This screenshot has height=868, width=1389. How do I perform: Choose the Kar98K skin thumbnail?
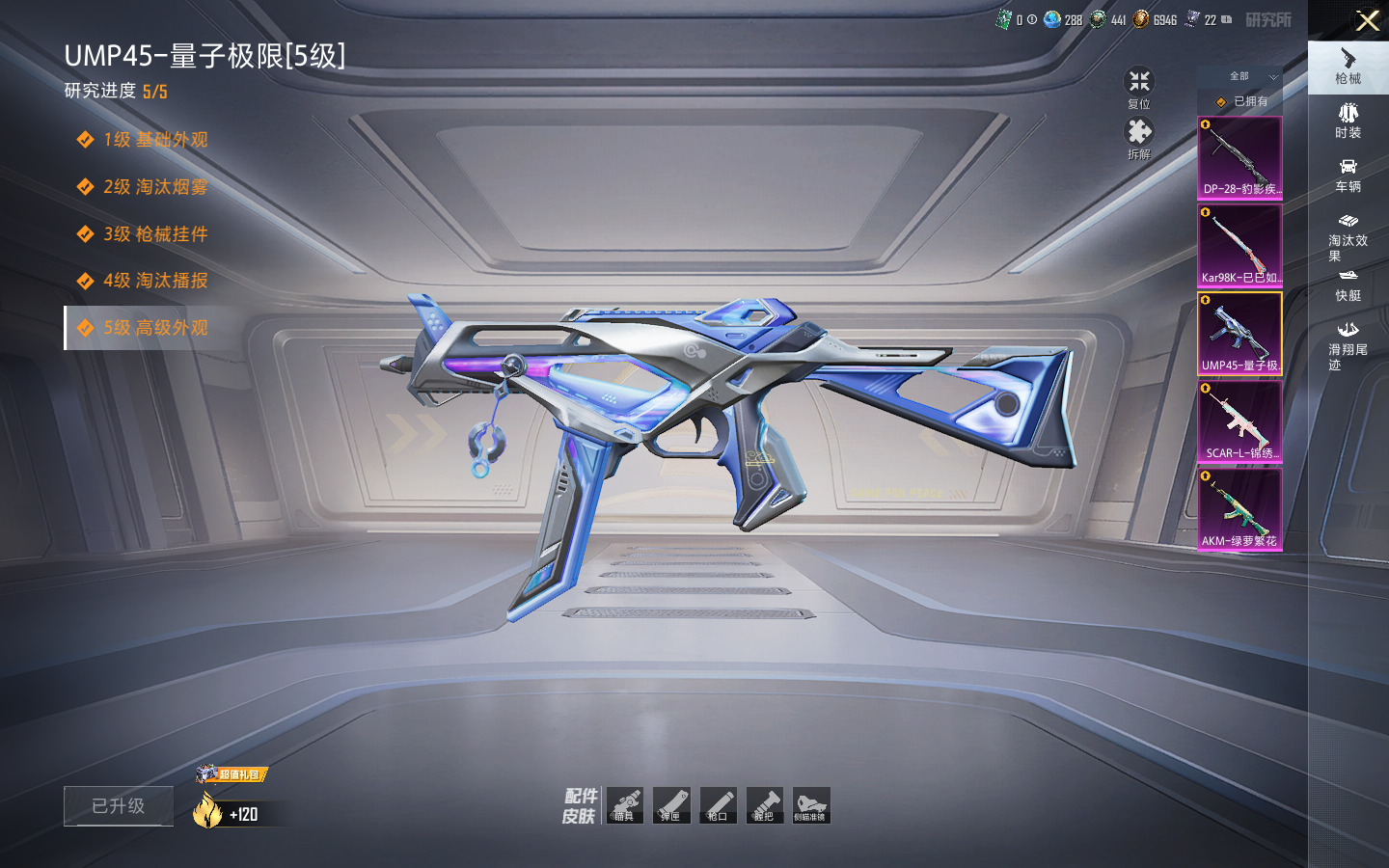pos(1239,246)
